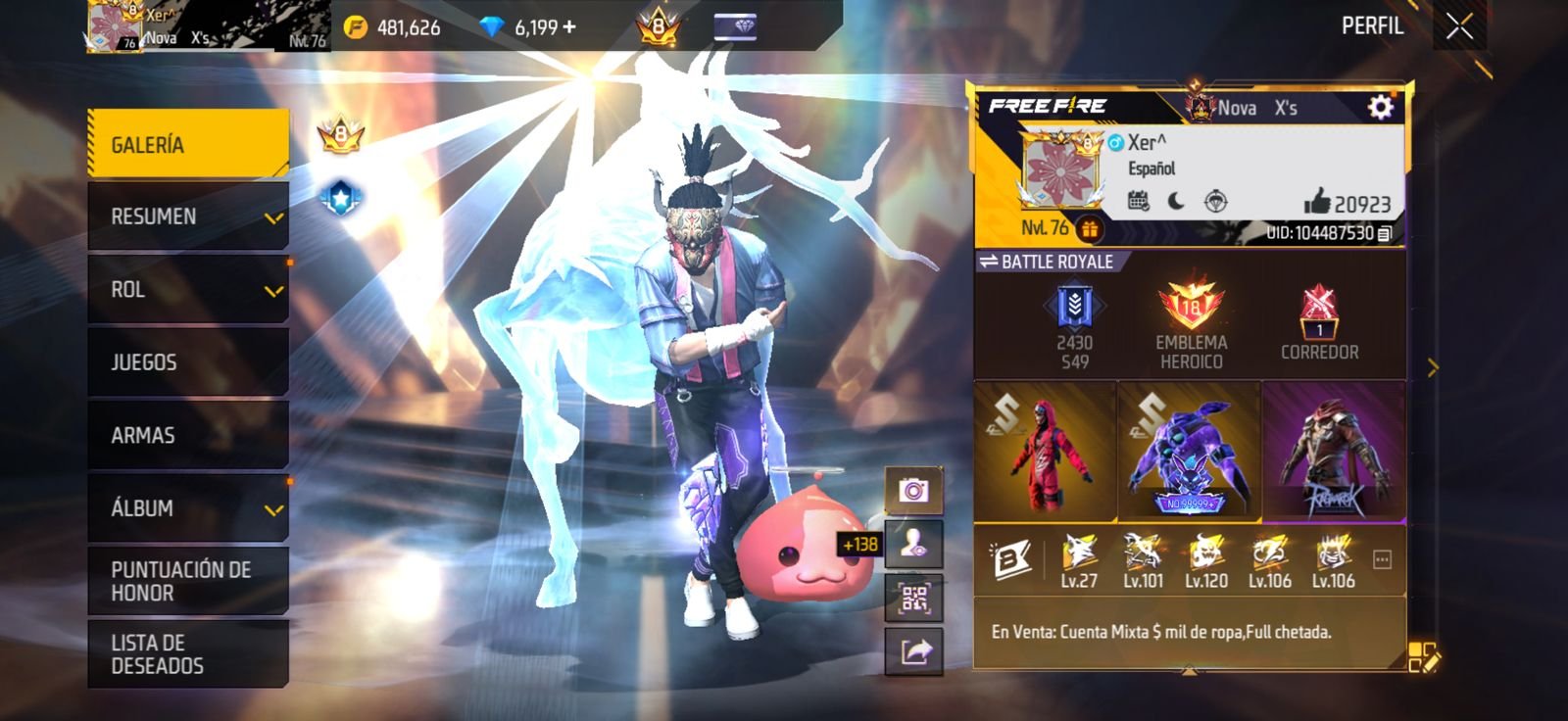Take a photo with the camera button
Screen dimensions: 1568x721
click(913, 490)
